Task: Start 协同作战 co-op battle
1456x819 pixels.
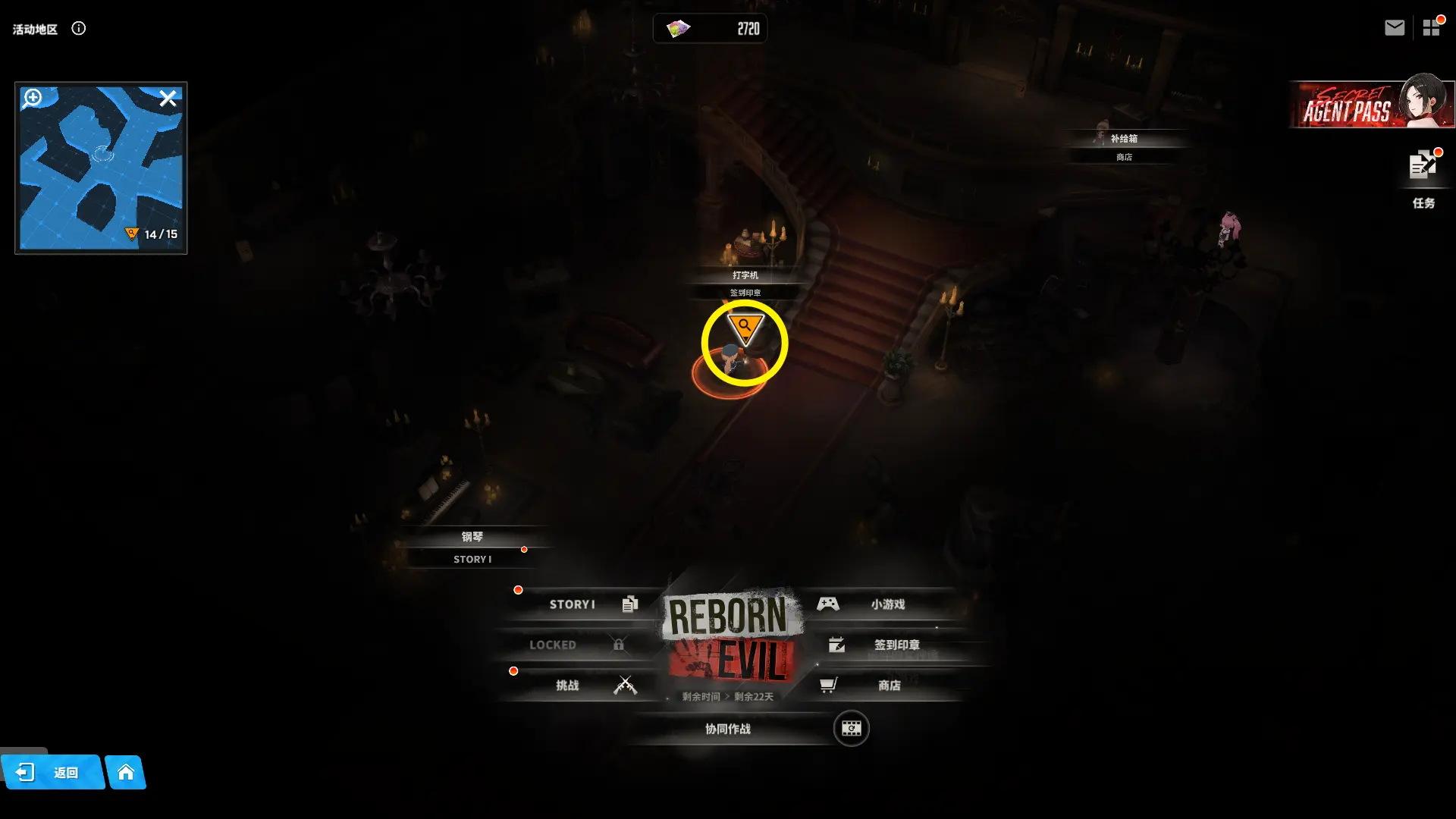Action: coord(728,729)
